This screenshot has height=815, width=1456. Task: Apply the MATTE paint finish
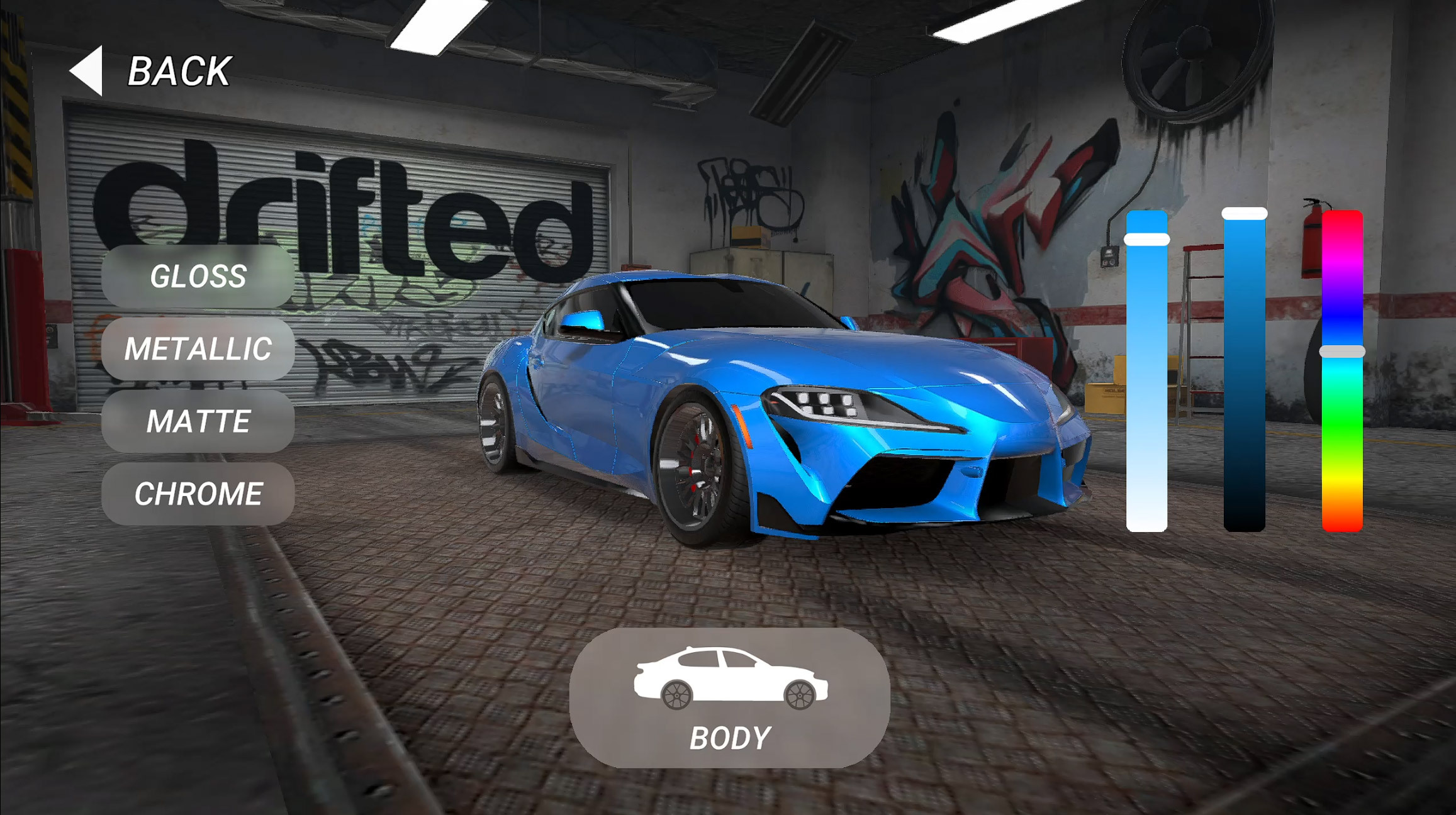tap(198, 421)
